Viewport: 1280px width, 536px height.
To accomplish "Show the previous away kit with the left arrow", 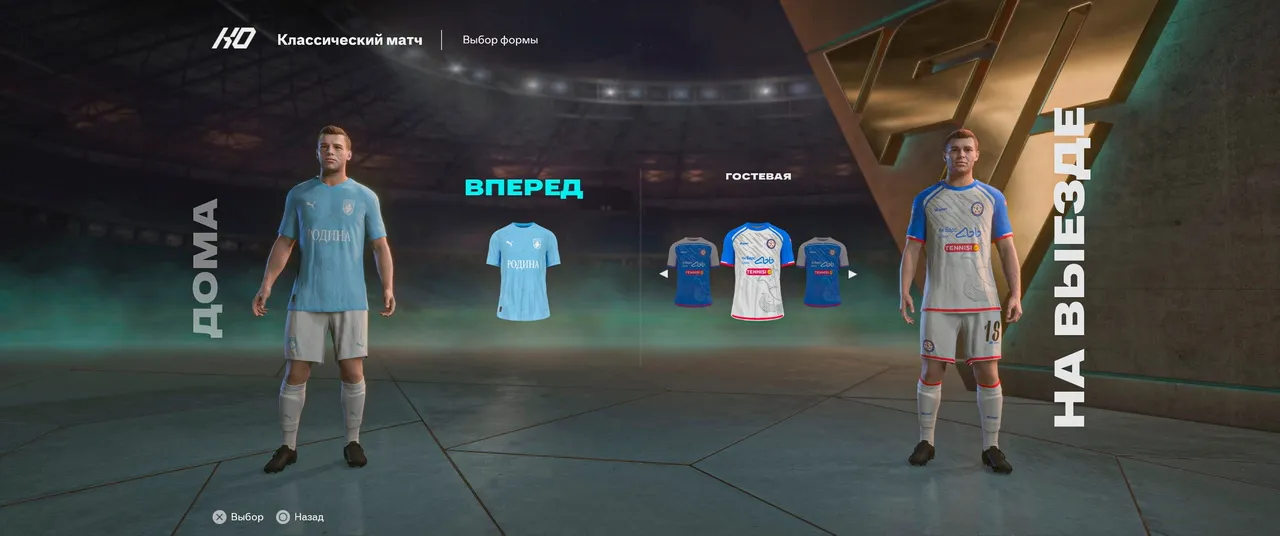I will point(663,274).
